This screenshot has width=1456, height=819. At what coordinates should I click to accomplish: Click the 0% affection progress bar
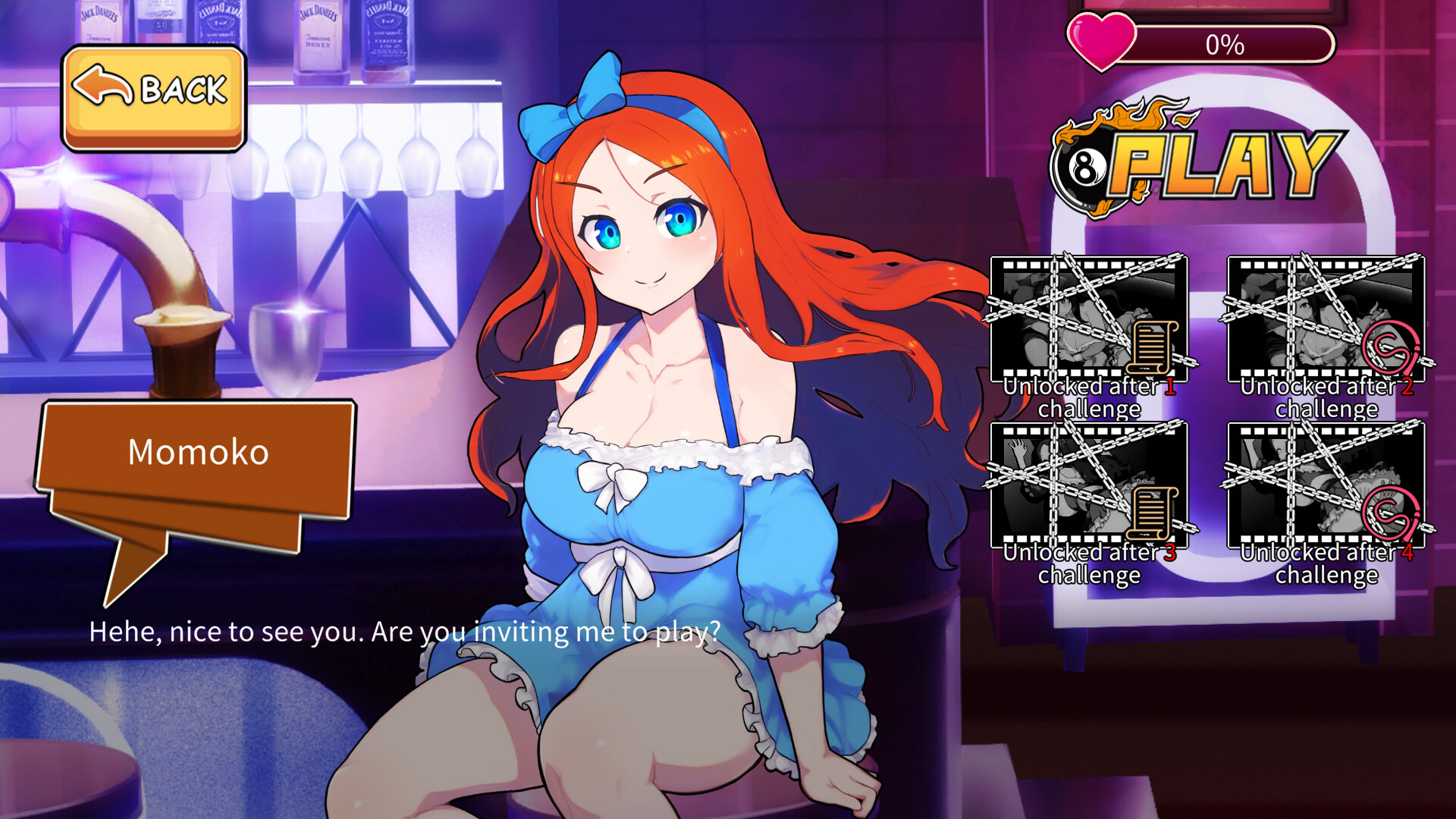tap(1236, 44)
